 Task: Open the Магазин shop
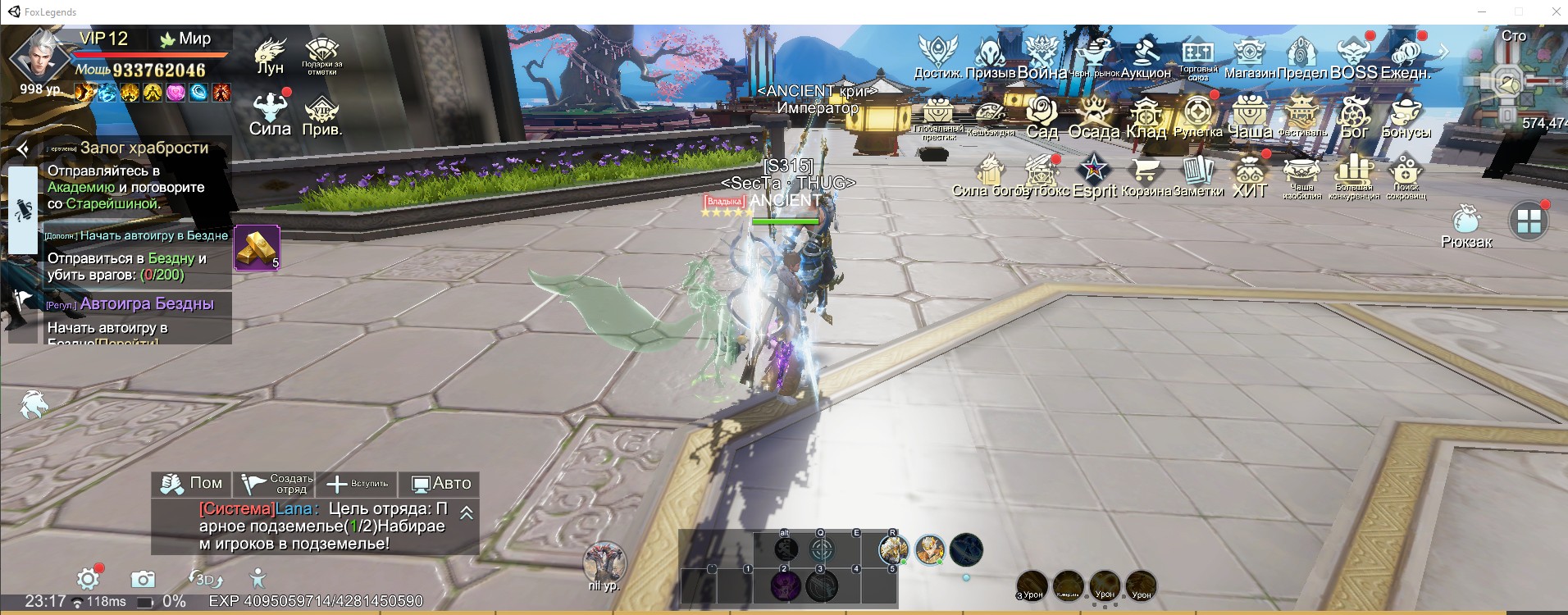(1249, 57)
